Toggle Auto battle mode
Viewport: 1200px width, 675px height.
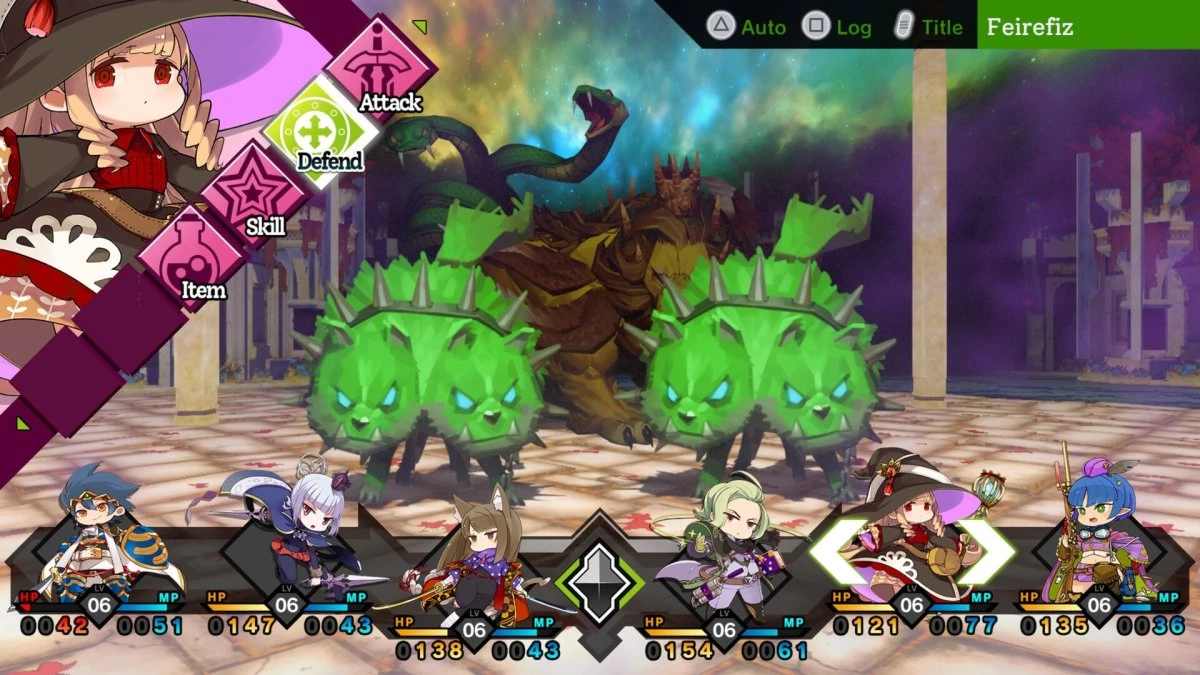click(747, 27)
